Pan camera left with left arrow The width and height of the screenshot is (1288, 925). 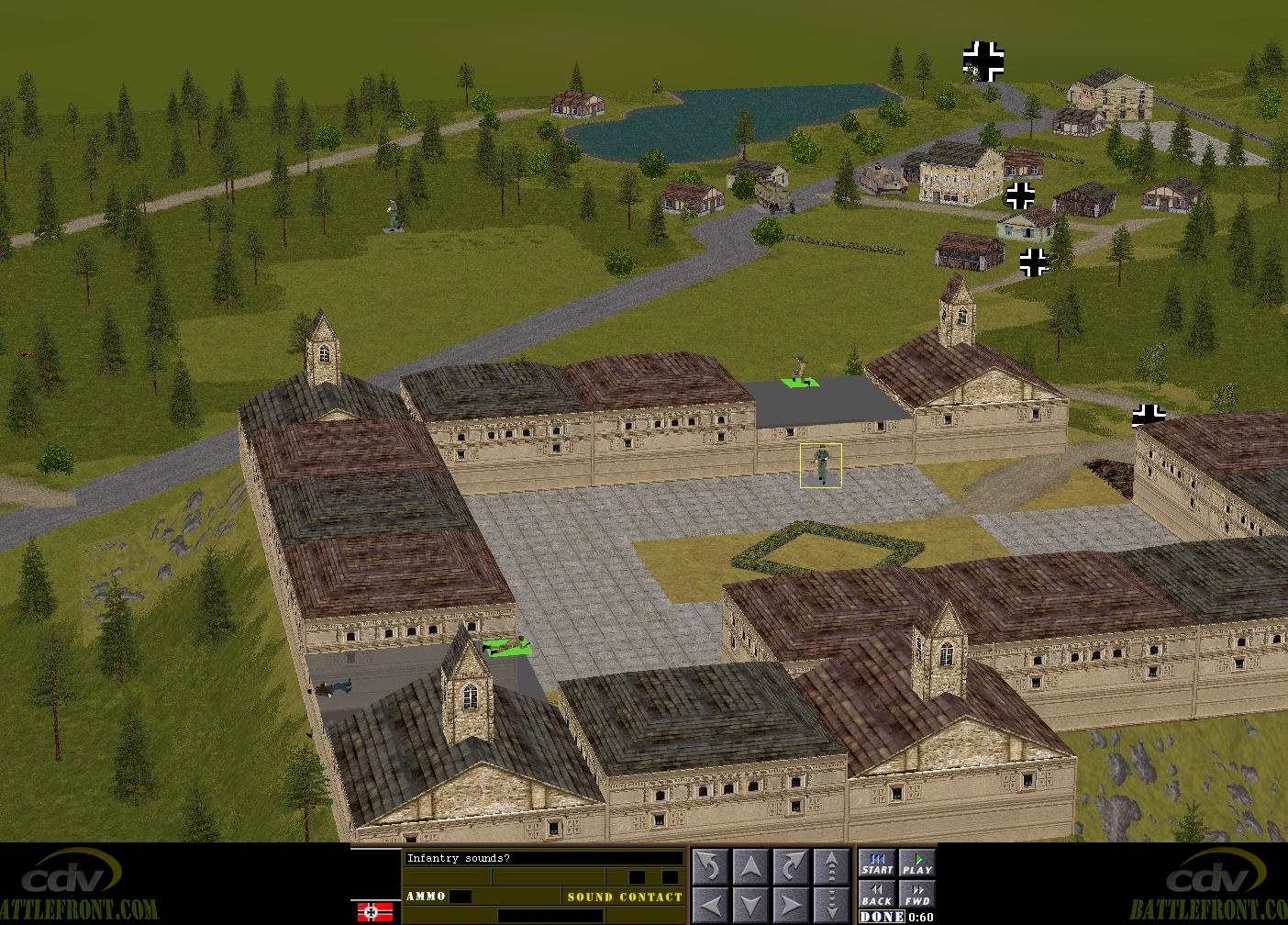709,904
